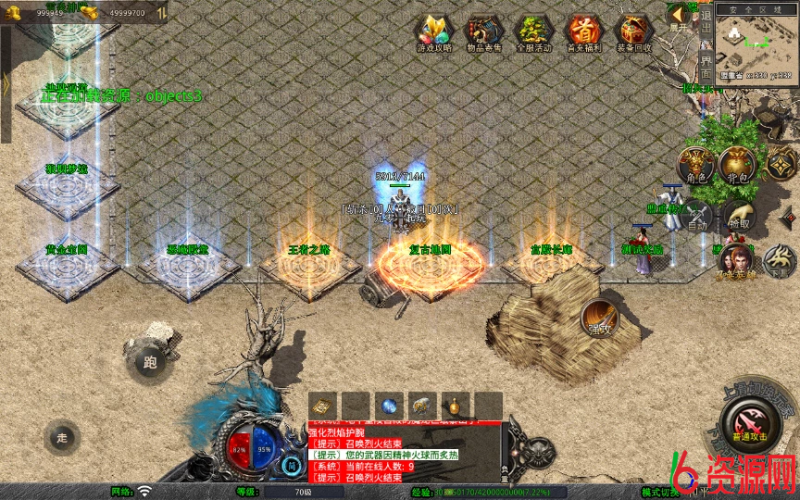Viewport: 800px width, 500px height.
Task: Open the minimap of the safe zone
Action: [x=755, y=40]
